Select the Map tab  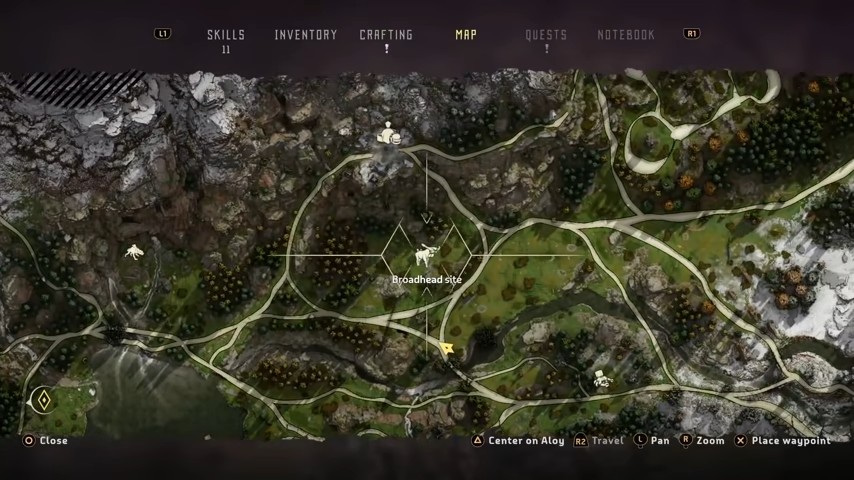[x=466, y=35]
